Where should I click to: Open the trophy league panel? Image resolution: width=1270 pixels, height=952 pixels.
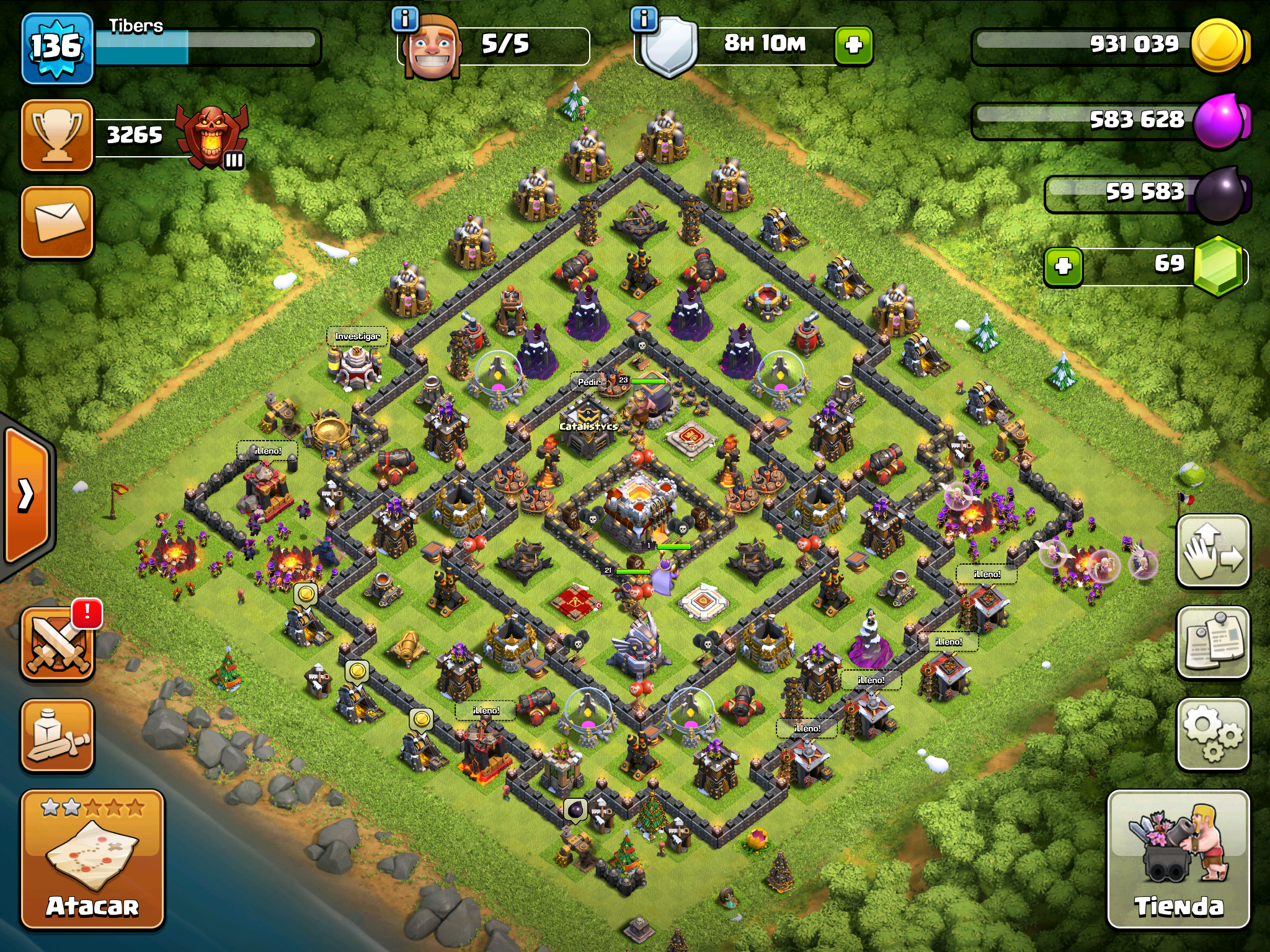pyautogui.click(x=57, y=134)
